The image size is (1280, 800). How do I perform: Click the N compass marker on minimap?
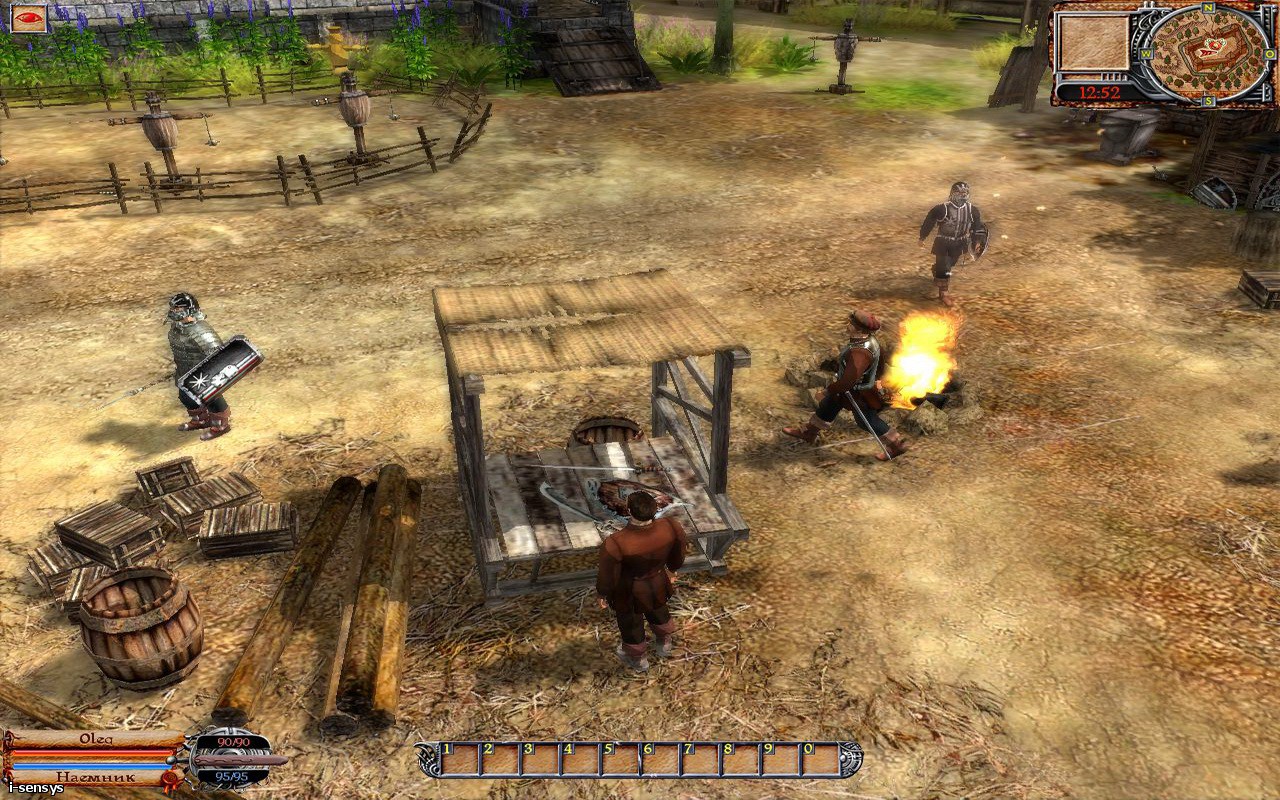(1208, 8)
